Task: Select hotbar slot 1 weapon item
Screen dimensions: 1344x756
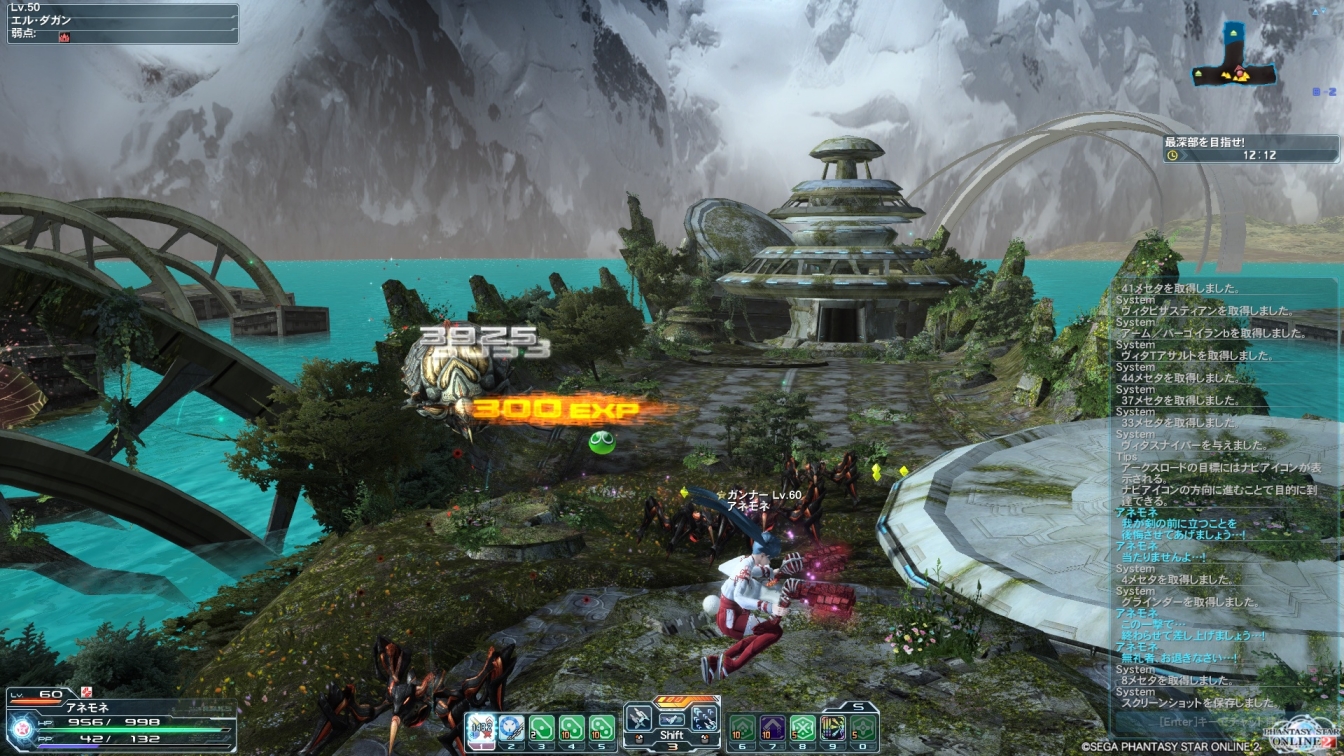Action: (x=481, y=728)
